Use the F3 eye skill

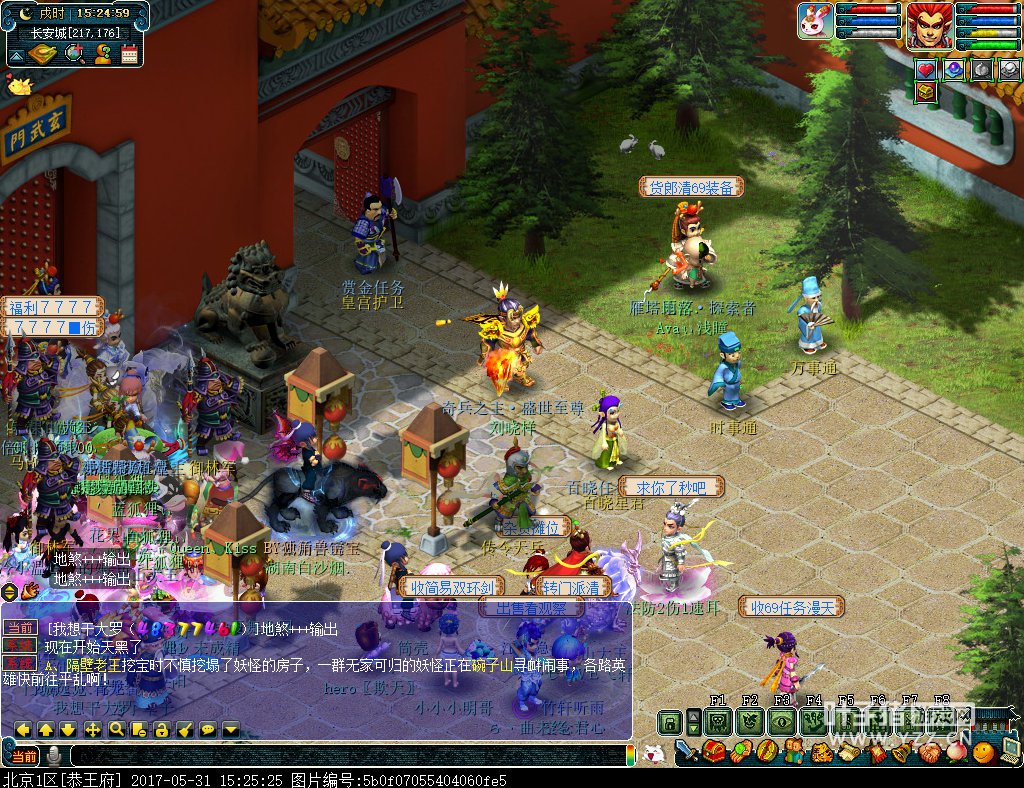(x=782, y=721)
